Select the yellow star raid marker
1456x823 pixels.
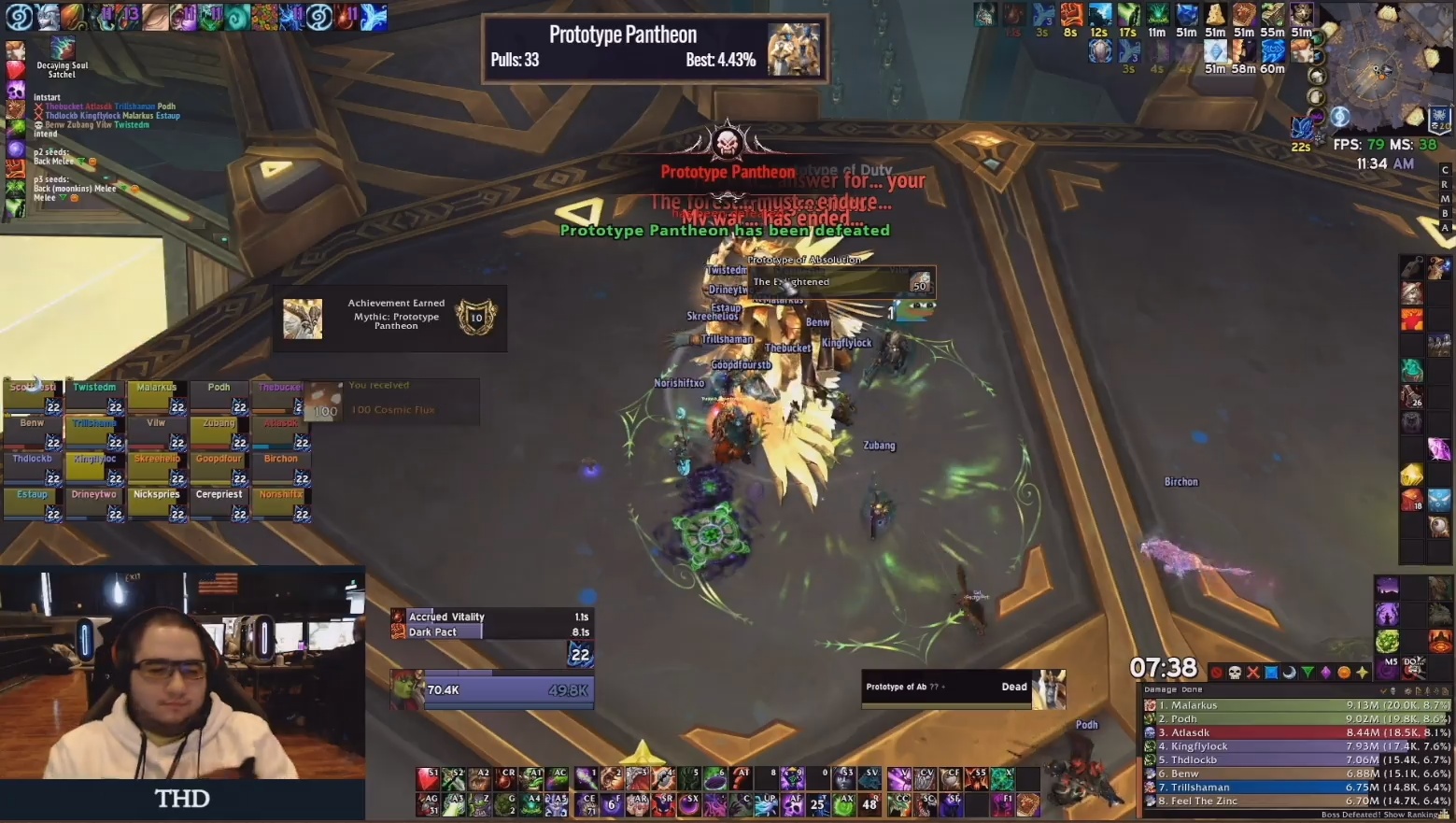tap(1363, 672)
